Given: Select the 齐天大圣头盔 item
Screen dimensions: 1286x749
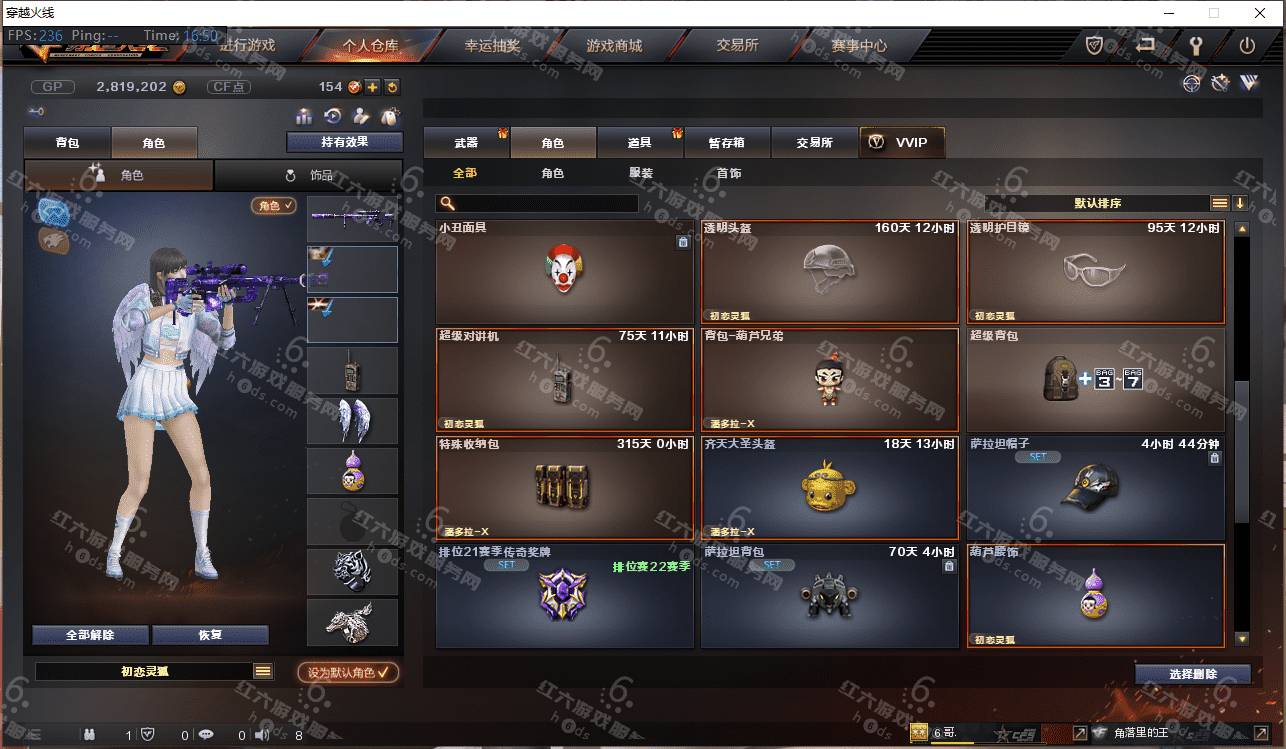Looking at the screenshot, I should (830, 488).
